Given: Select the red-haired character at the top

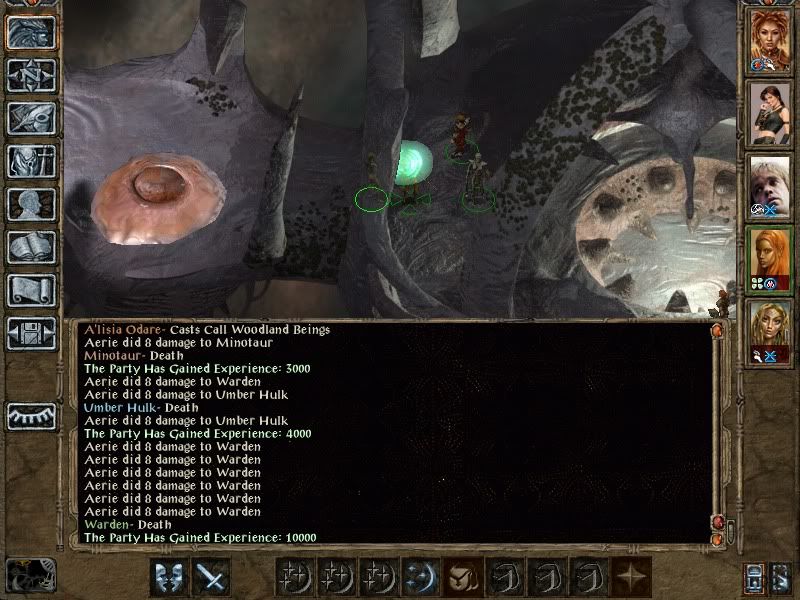Looking at the screenshot, I should click(x=770, y=44).
